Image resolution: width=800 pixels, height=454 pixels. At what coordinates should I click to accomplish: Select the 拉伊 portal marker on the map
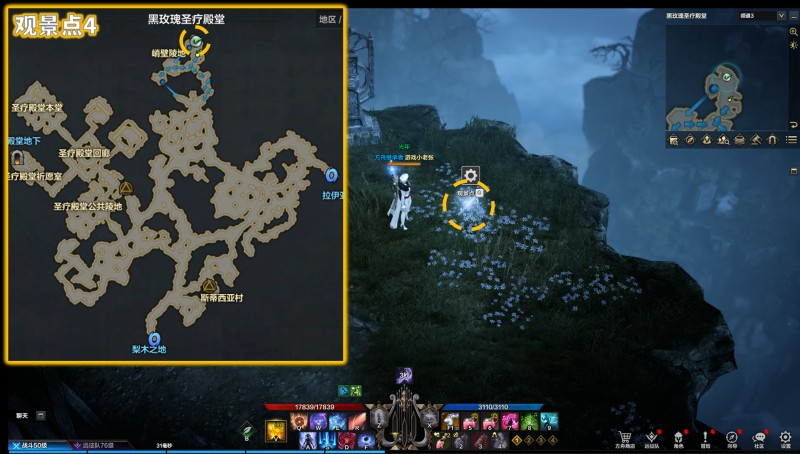point(331,176)
